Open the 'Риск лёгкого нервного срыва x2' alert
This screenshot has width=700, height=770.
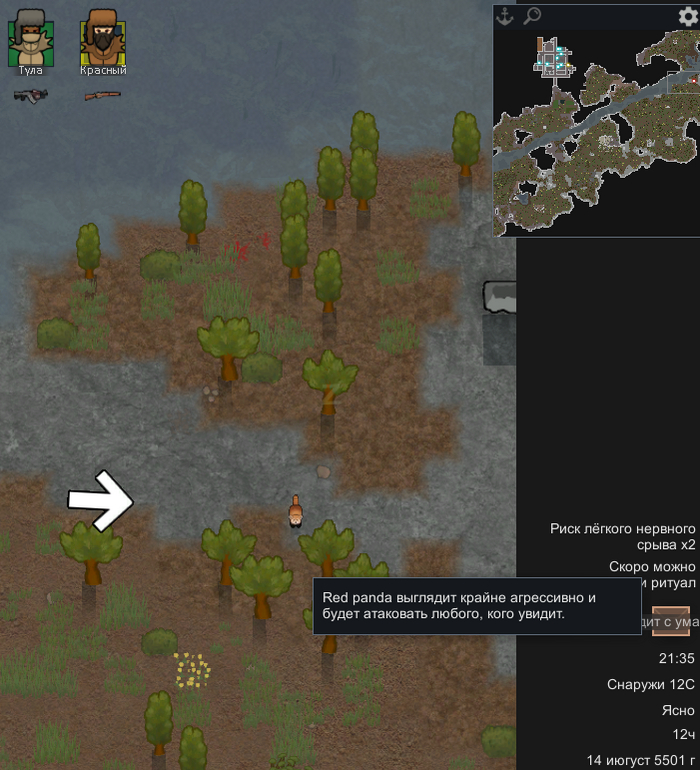tap(621, 536)
